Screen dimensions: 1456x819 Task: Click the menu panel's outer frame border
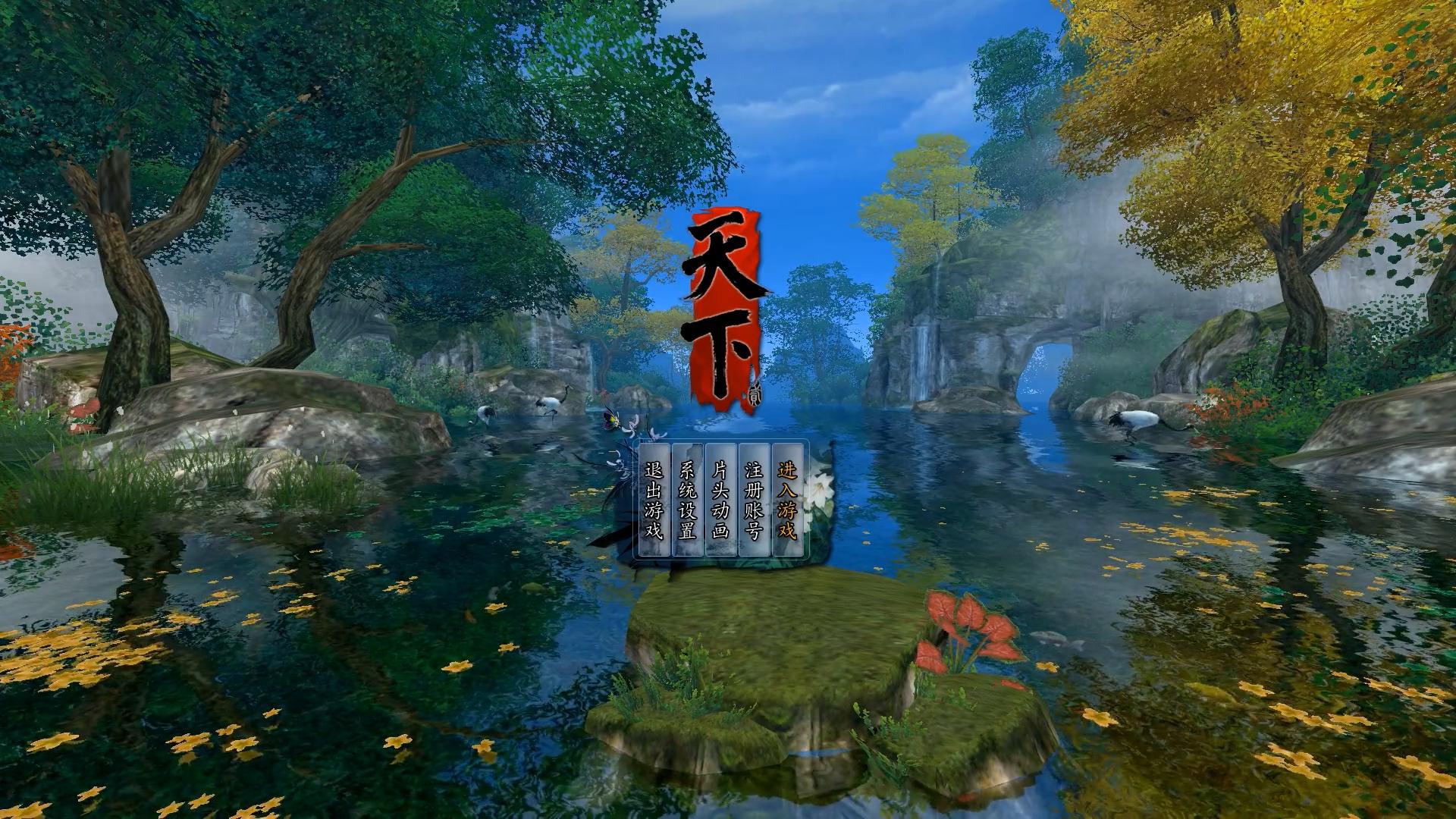[x=720, y=440]
